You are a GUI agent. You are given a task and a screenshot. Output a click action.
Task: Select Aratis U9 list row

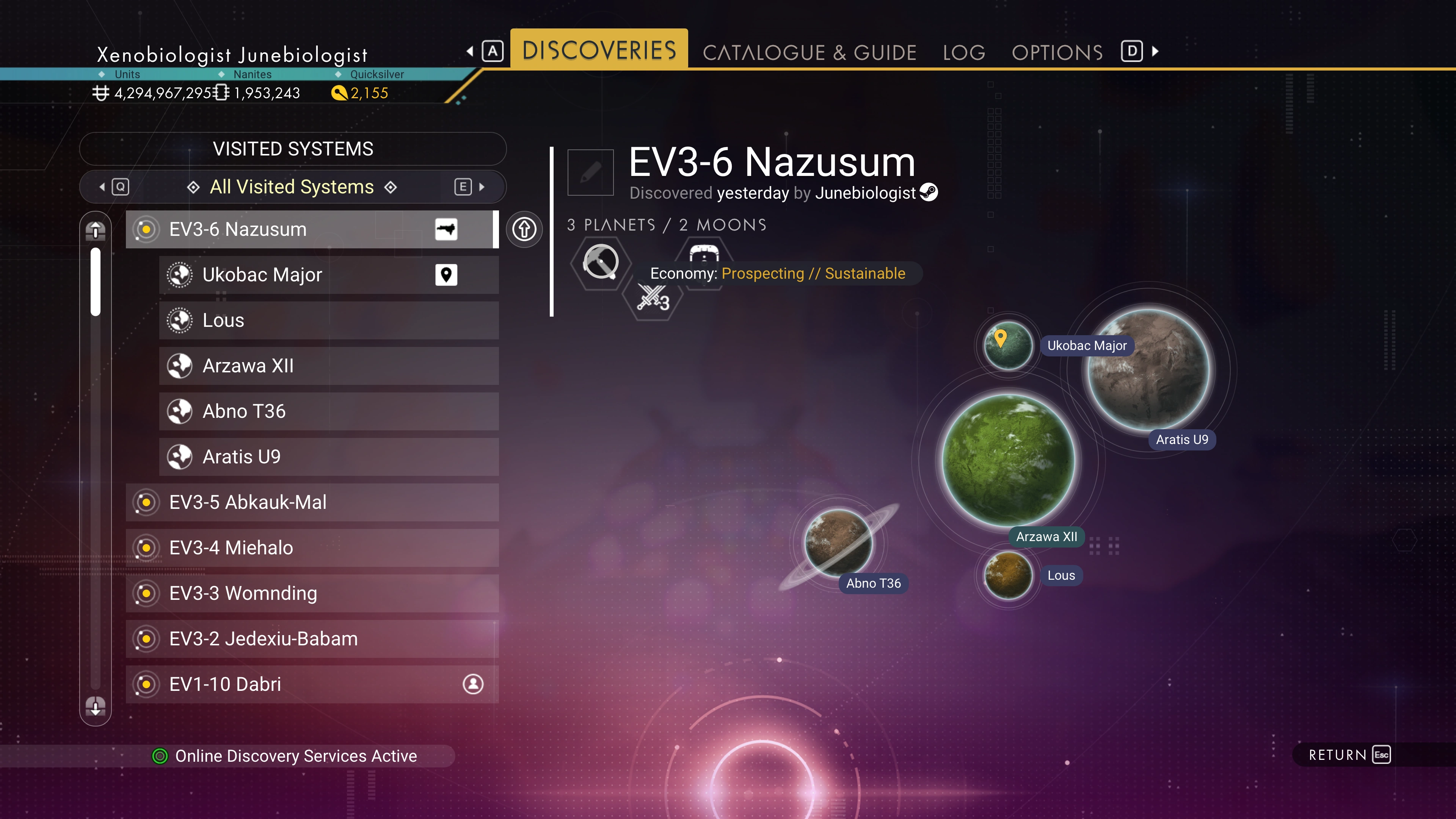click(328, 457)
